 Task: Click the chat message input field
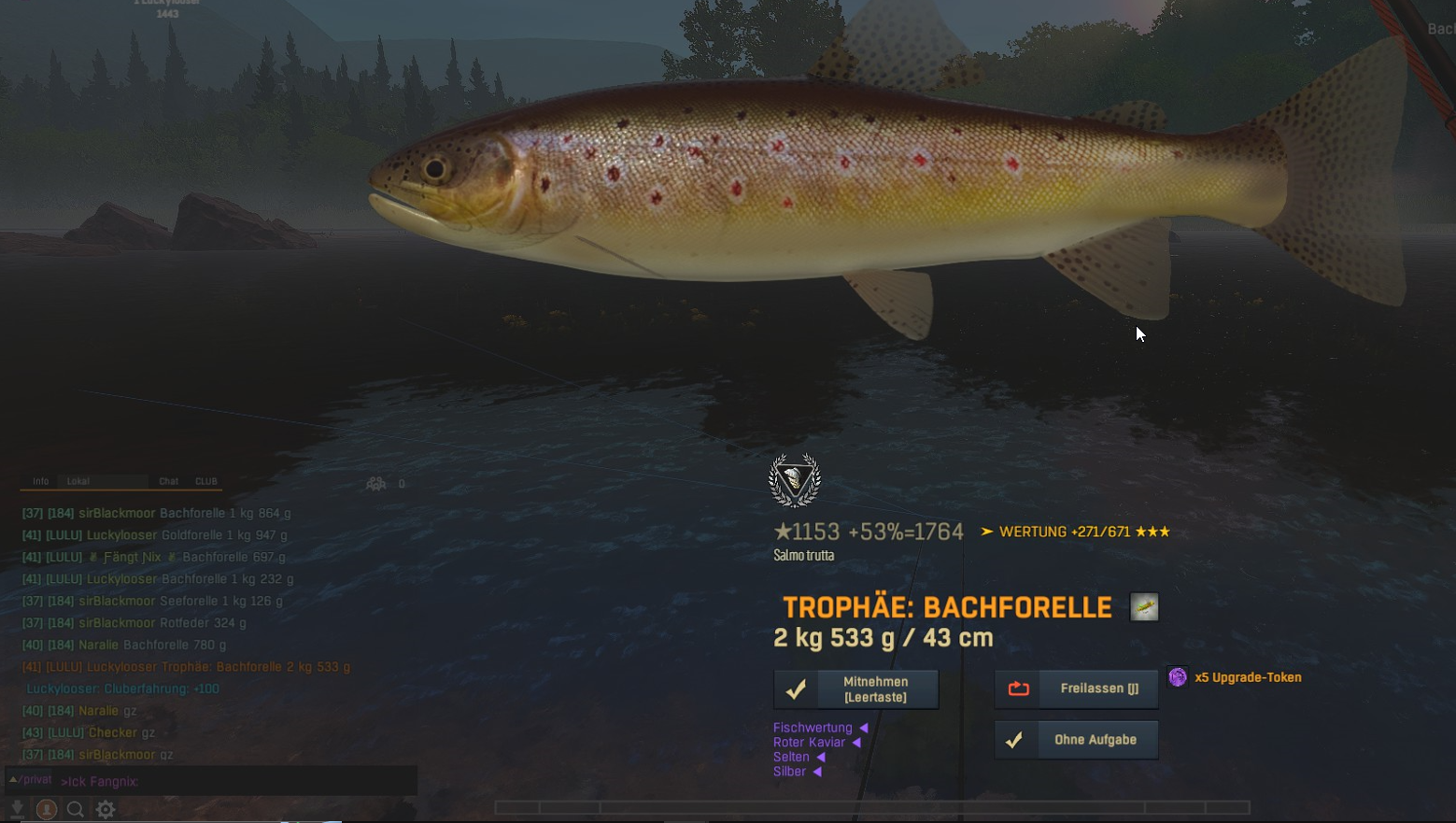coord(233,781)
